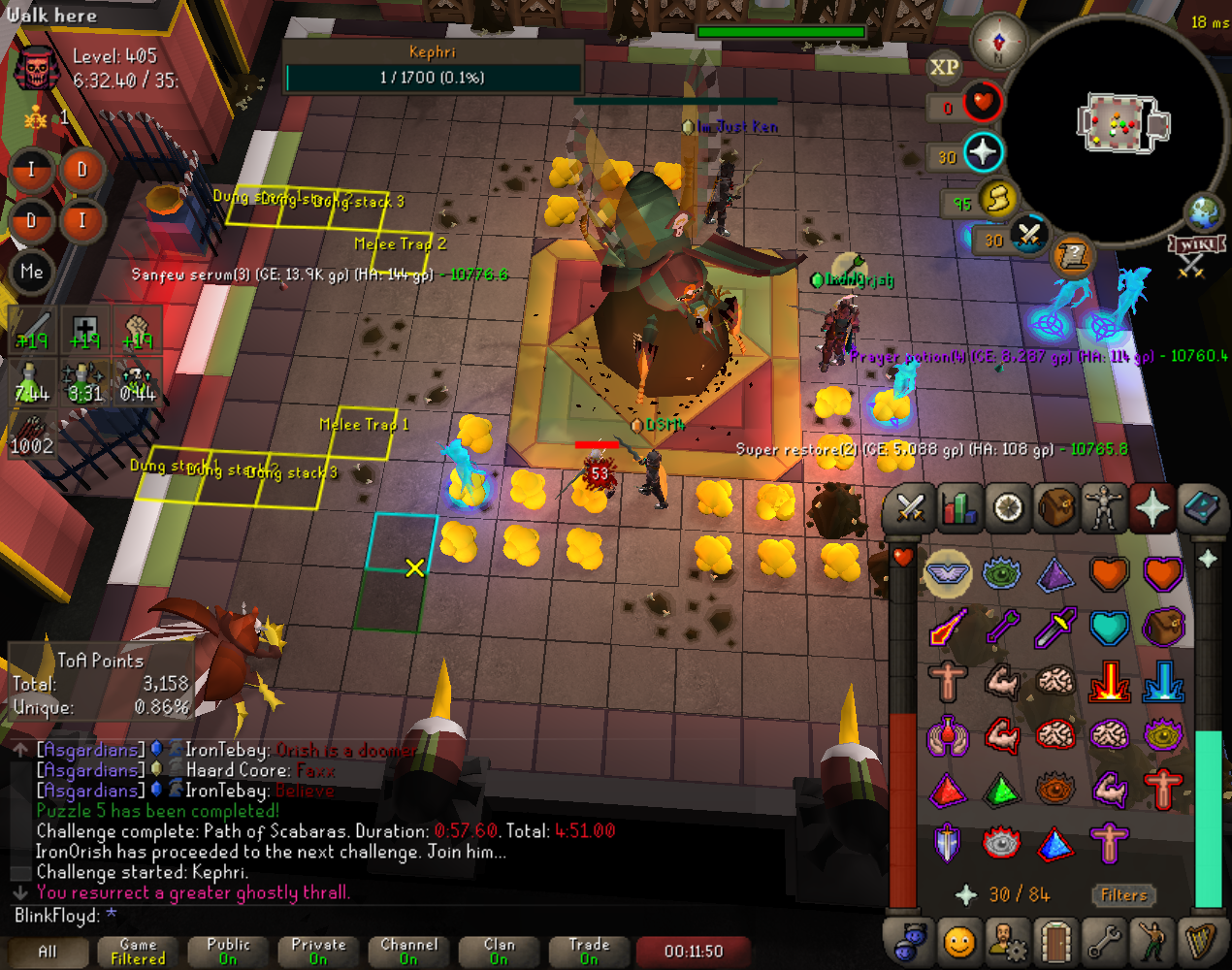Open the Inventory backpack tab
The image size is (1232, 970).
(1055, 508)
